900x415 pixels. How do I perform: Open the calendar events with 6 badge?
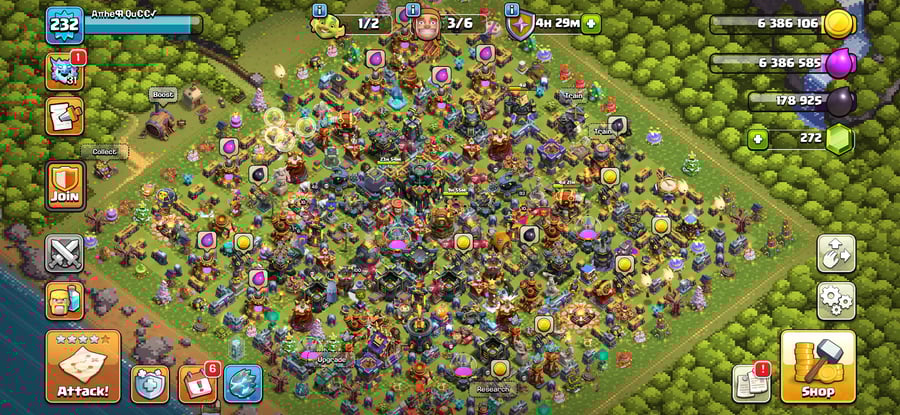click(x=195, y=383)
